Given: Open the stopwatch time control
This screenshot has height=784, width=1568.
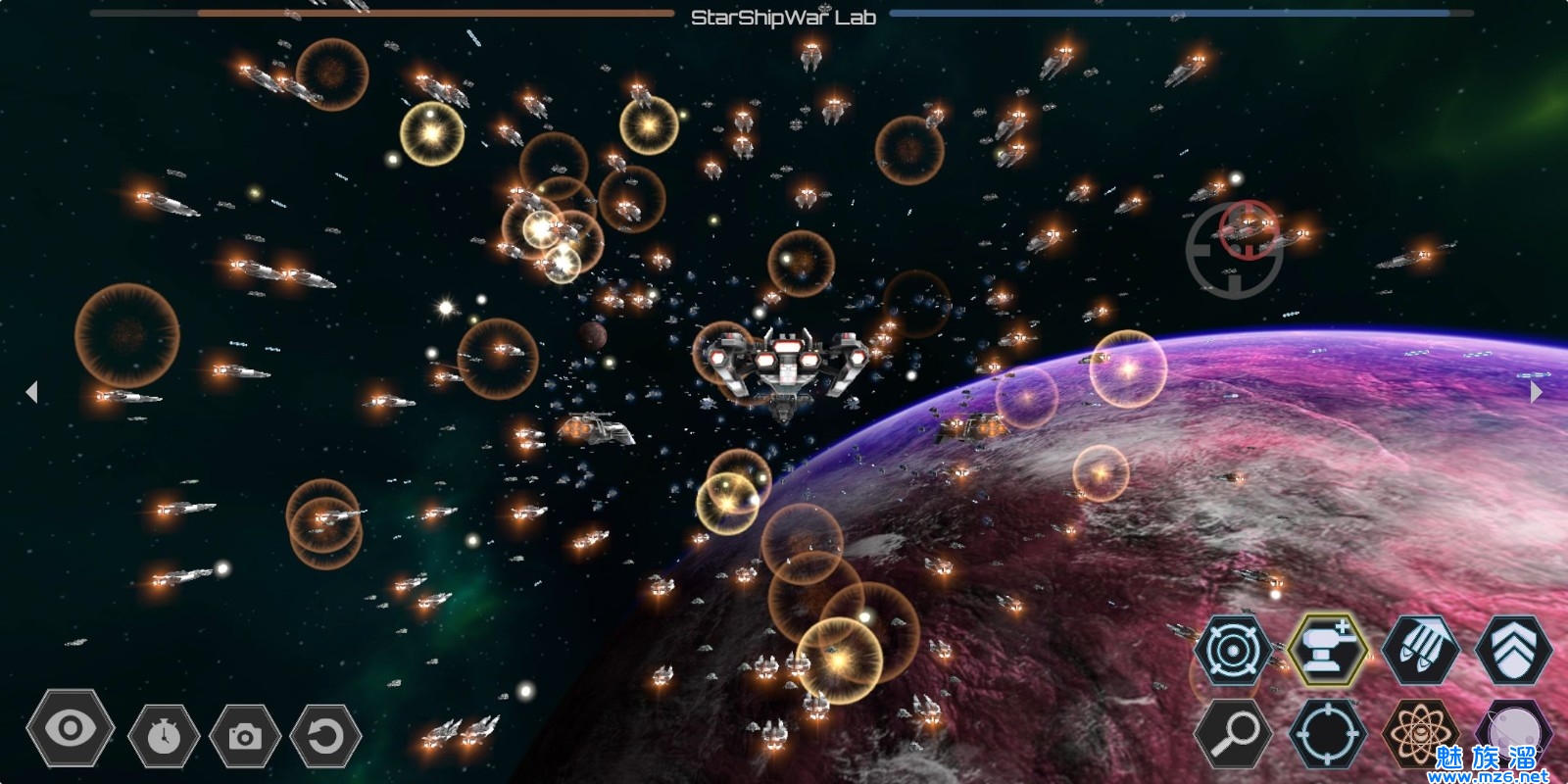Looking at the screenshot, I should 164,734.
